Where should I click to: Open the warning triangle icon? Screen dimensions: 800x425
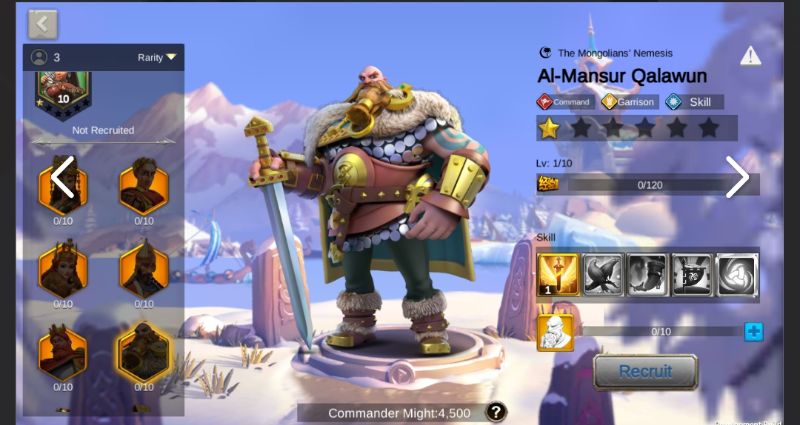pyautogui.click(x=750, y=56)
